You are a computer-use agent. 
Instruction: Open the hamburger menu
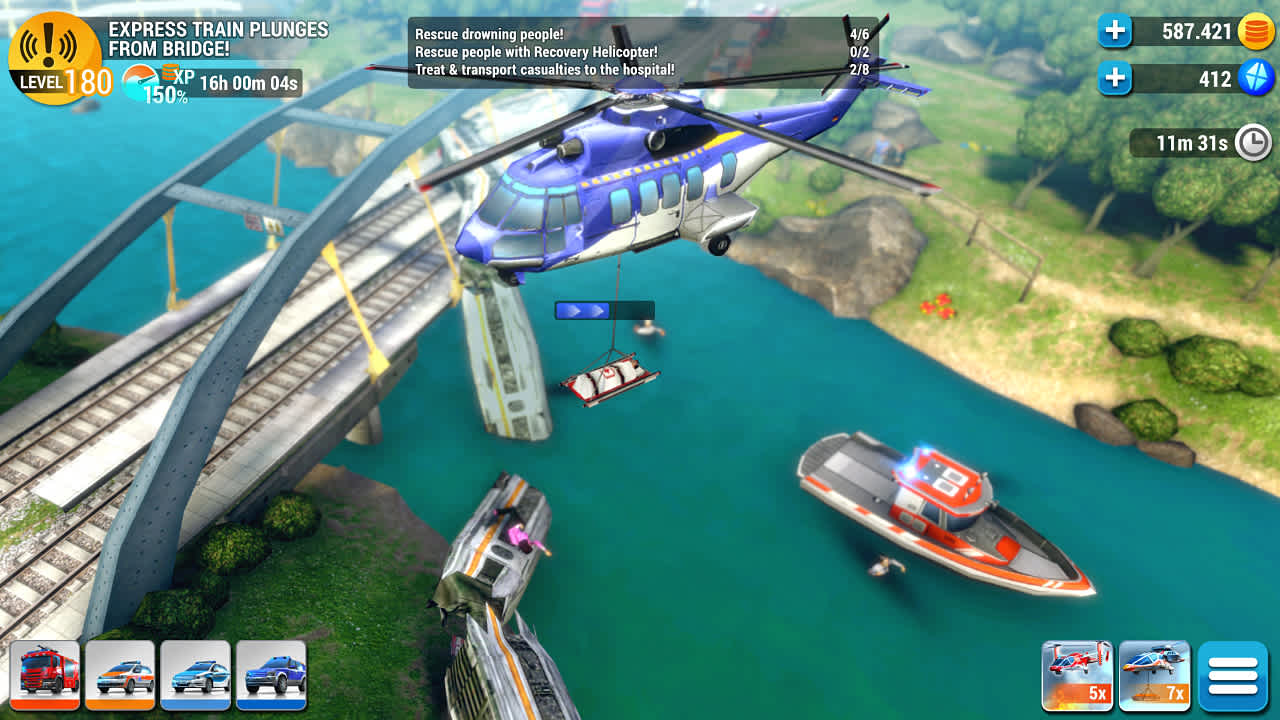(x=1235, y=676)
